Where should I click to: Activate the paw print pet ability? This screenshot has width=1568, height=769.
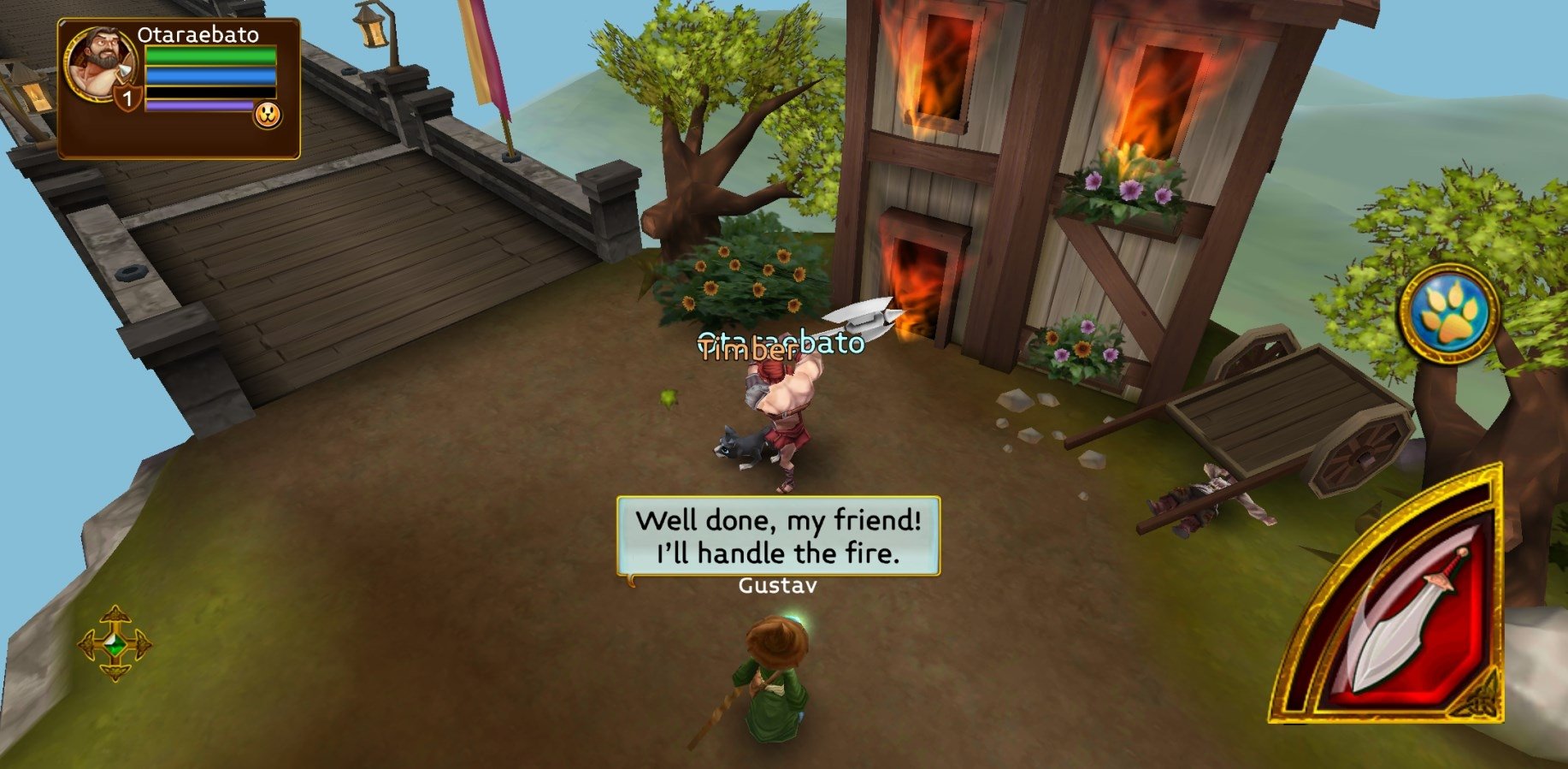(x=1448, y=314)
